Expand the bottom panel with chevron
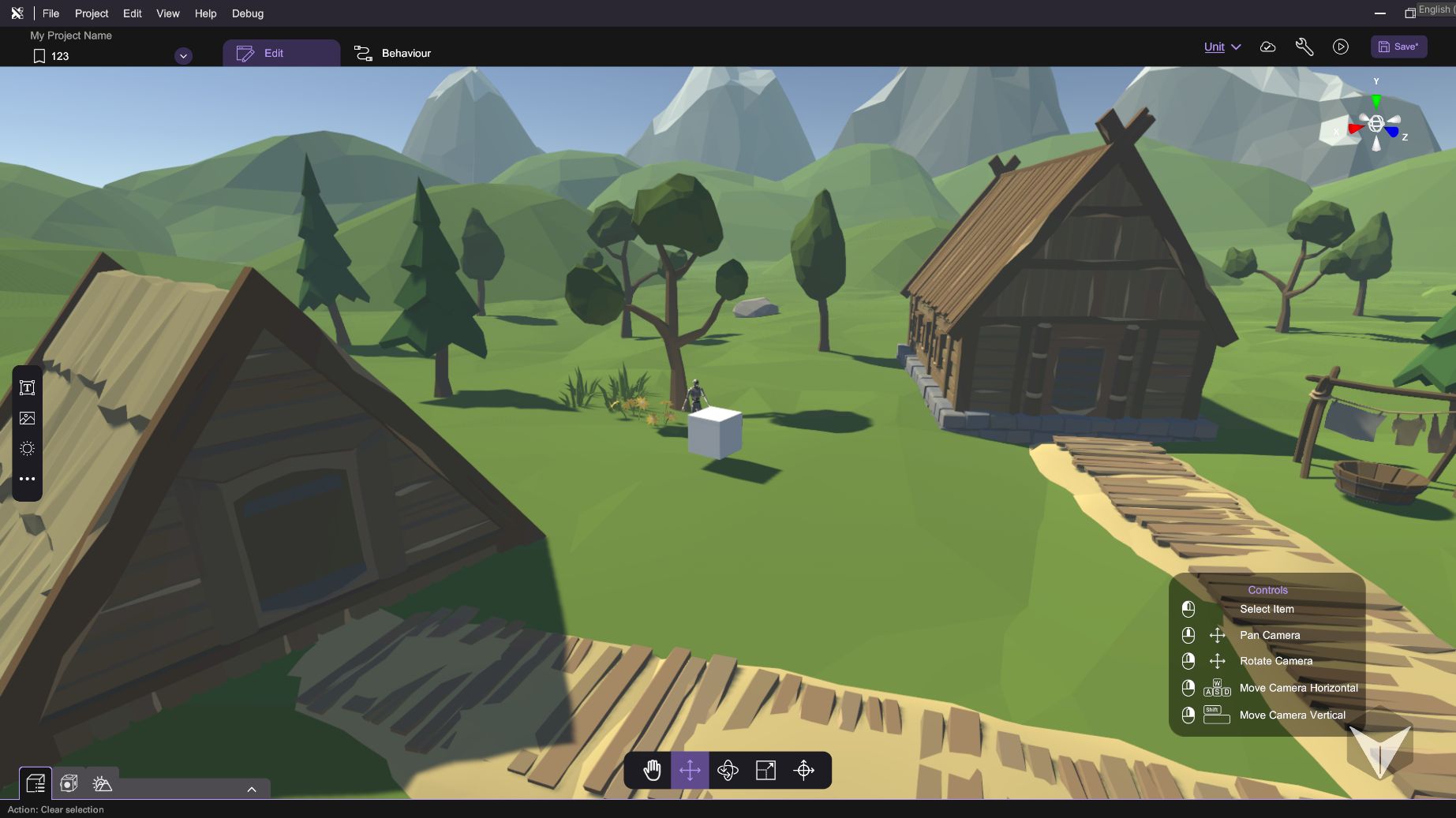Screen dimensions: 1456x818 (252, 789)
